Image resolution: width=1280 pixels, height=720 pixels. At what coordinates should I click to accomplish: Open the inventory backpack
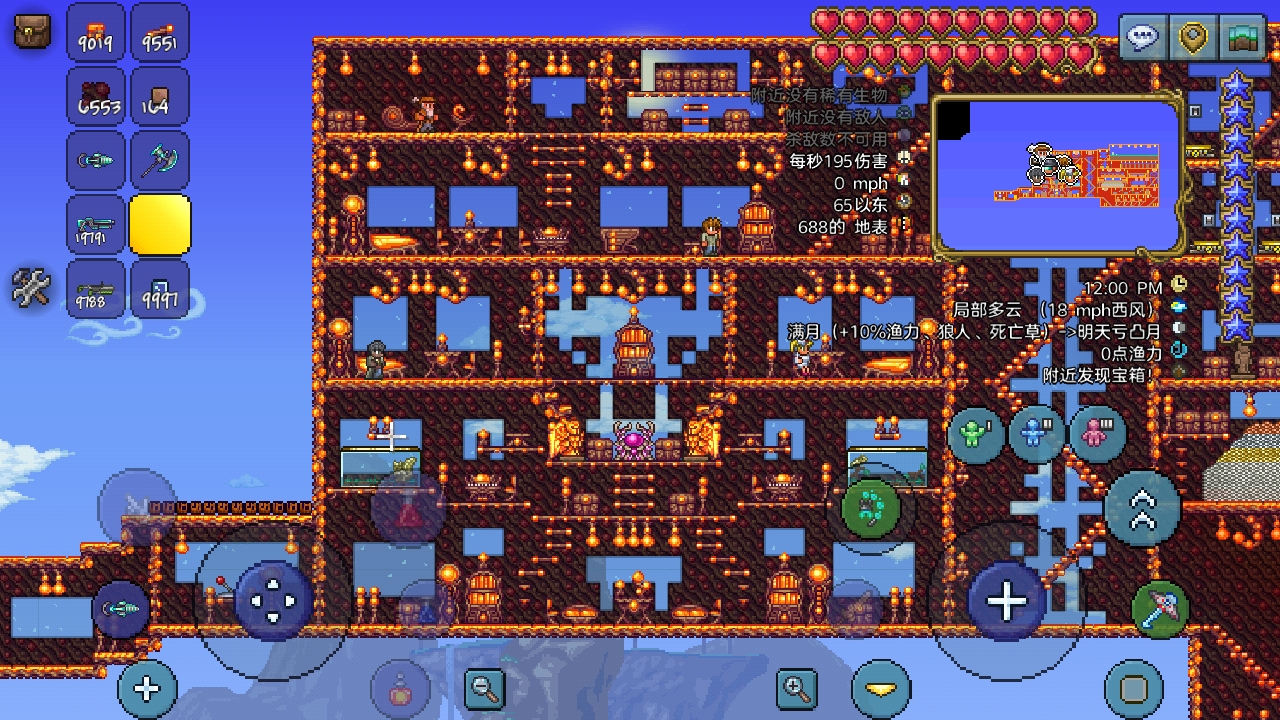(x=32, y=31)
